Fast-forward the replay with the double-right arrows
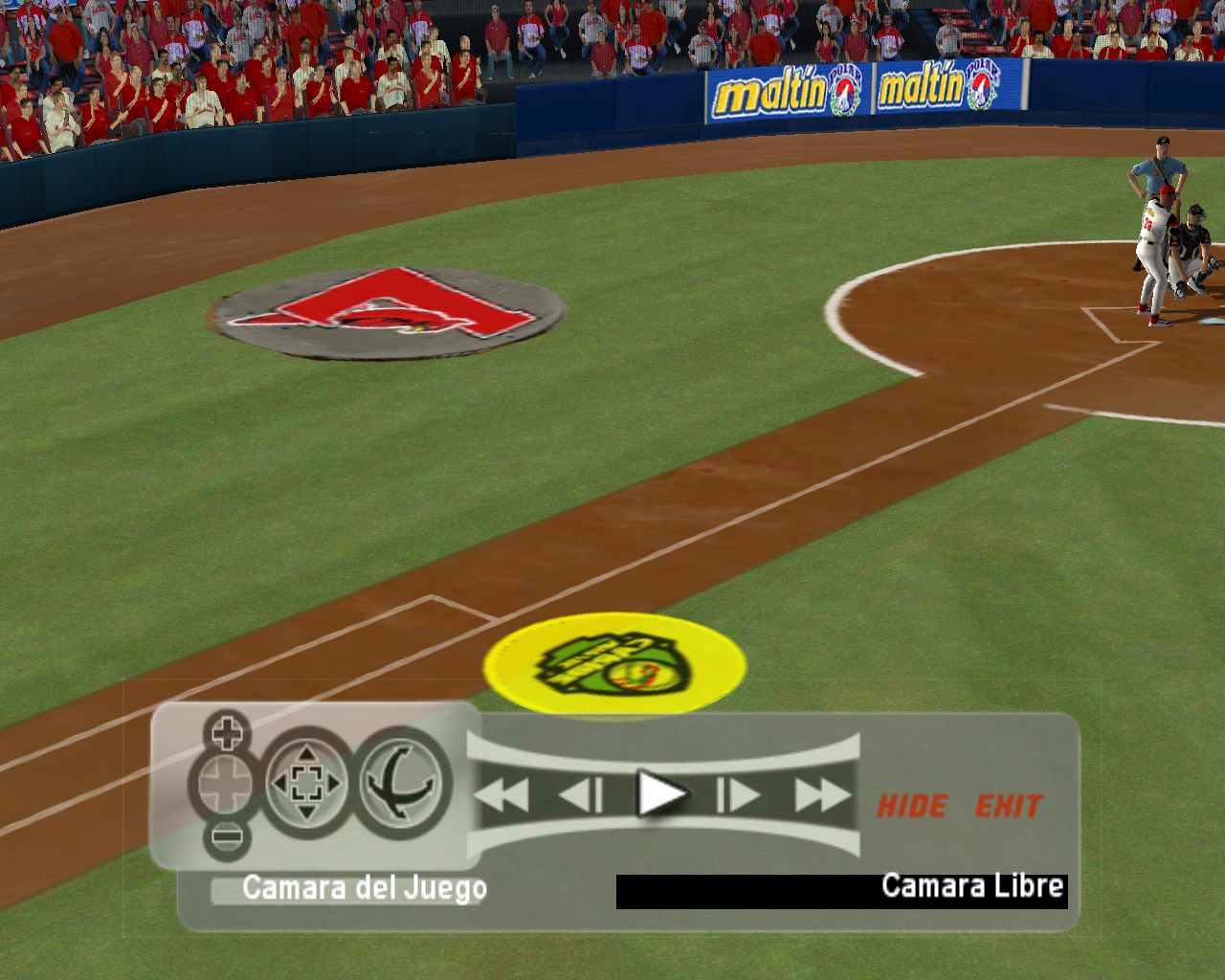Screen dimensions: 1225x980 [821, 795]
